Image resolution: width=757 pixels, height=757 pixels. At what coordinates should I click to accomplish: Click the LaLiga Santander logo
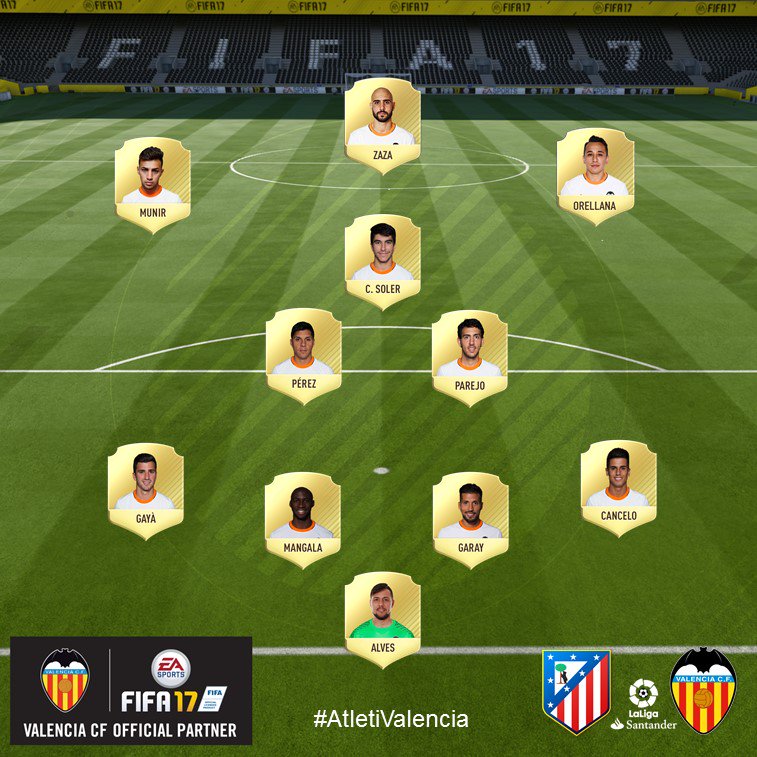coord(643,704)
